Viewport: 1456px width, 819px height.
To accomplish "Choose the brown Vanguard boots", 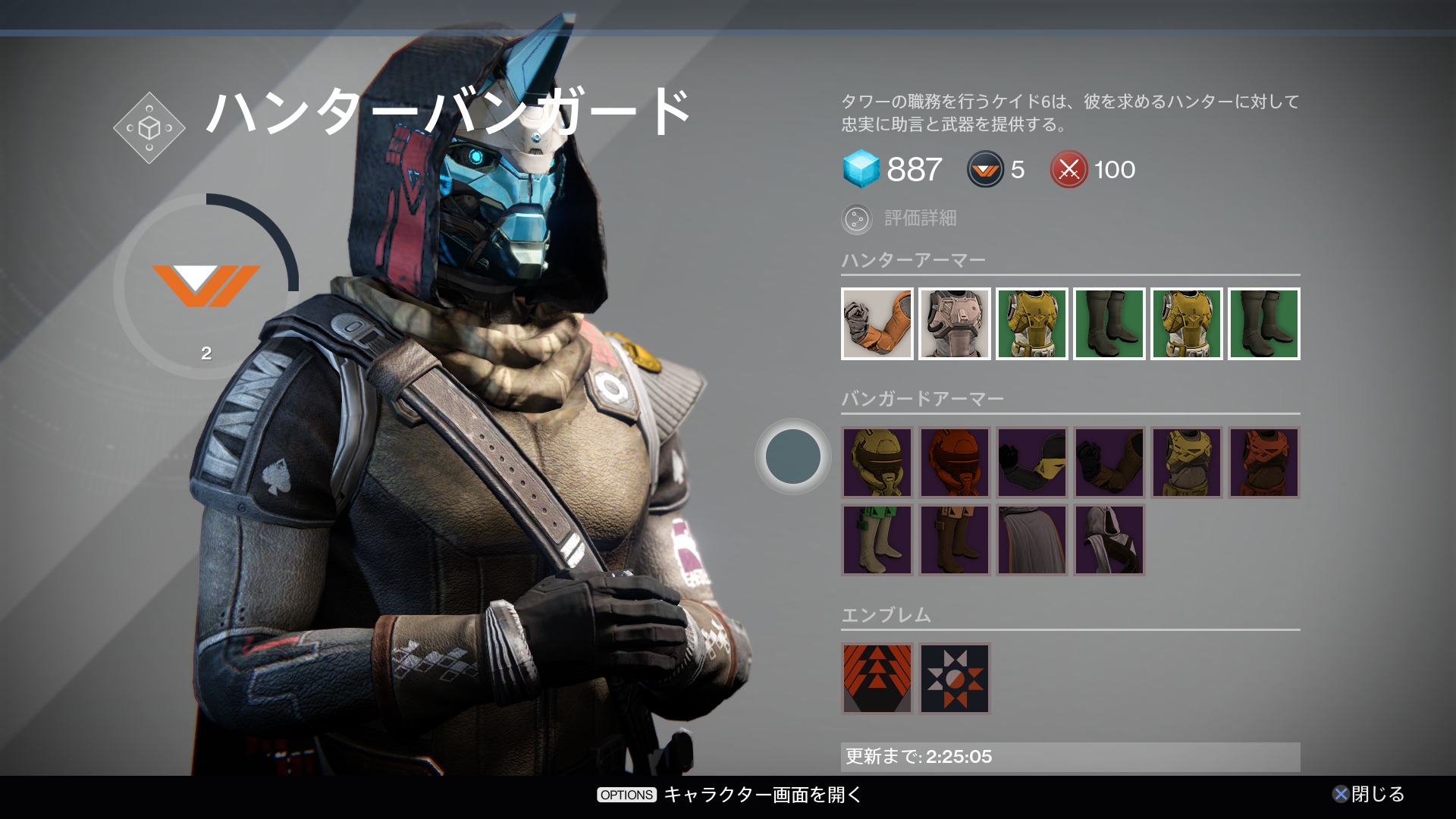I will 955,540.
